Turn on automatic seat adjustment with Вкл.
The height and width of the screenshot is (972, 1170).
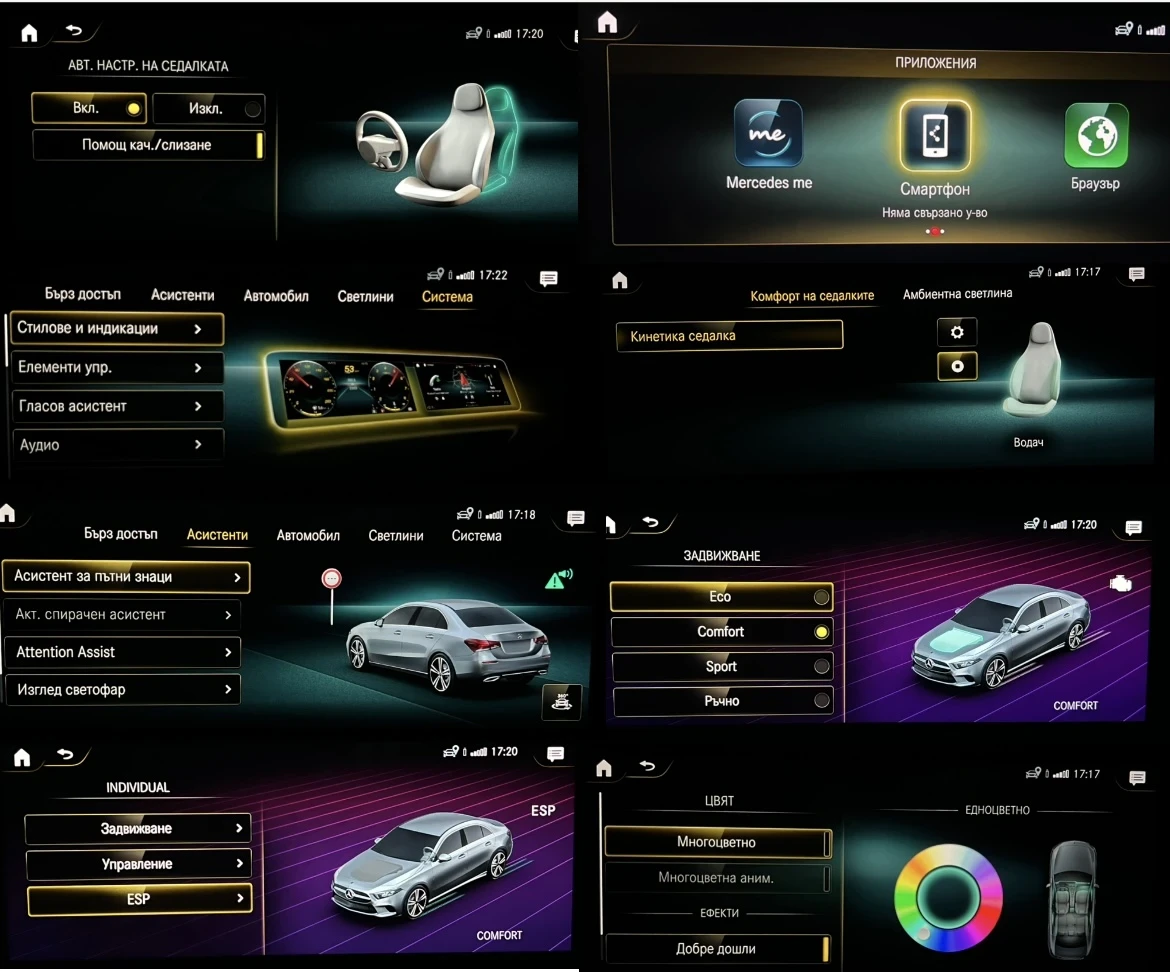tap(88, 108)
